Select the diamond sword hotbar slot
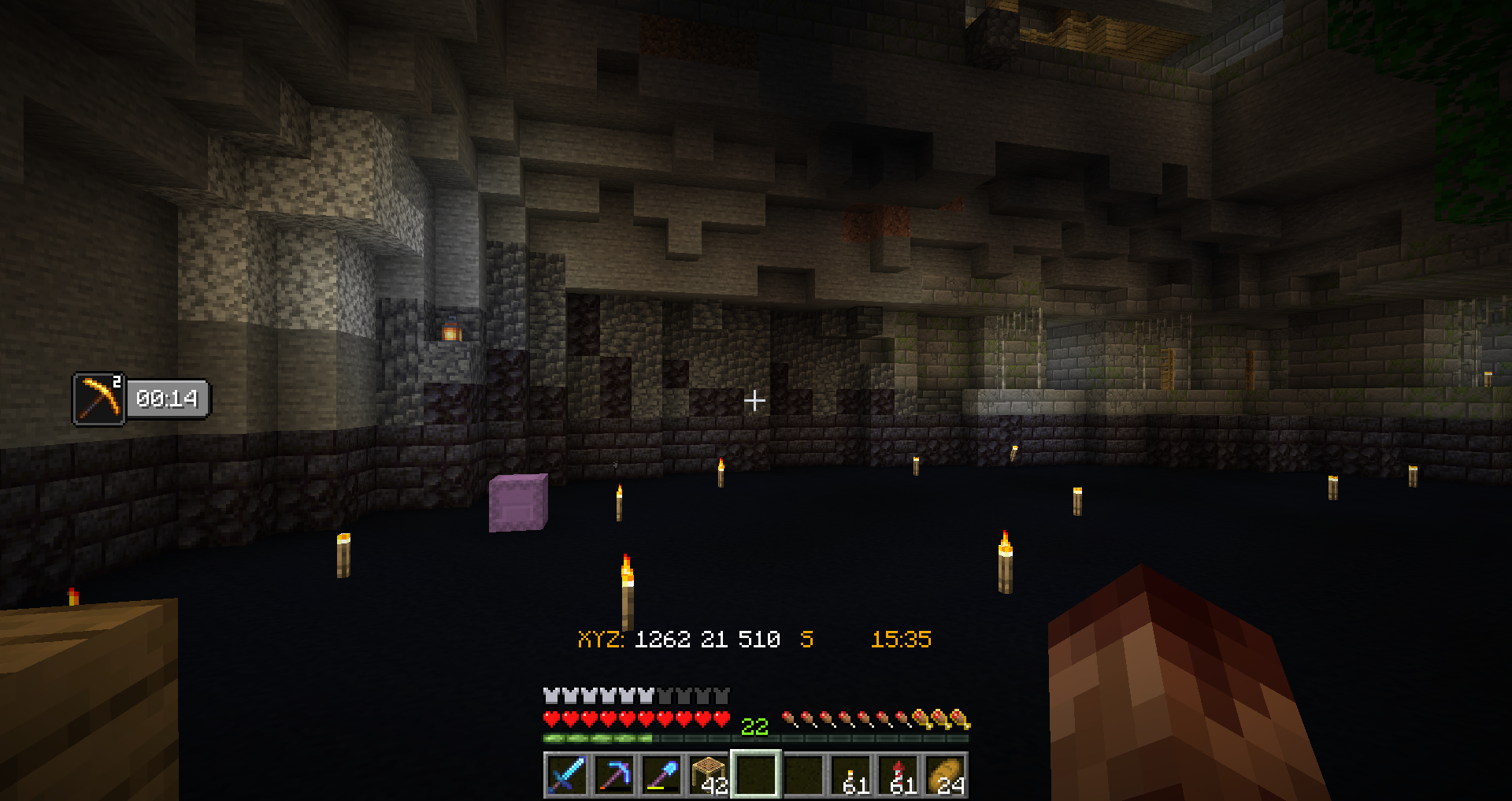Viewport: 1512px width, 801px height. (x=566, y=775)
